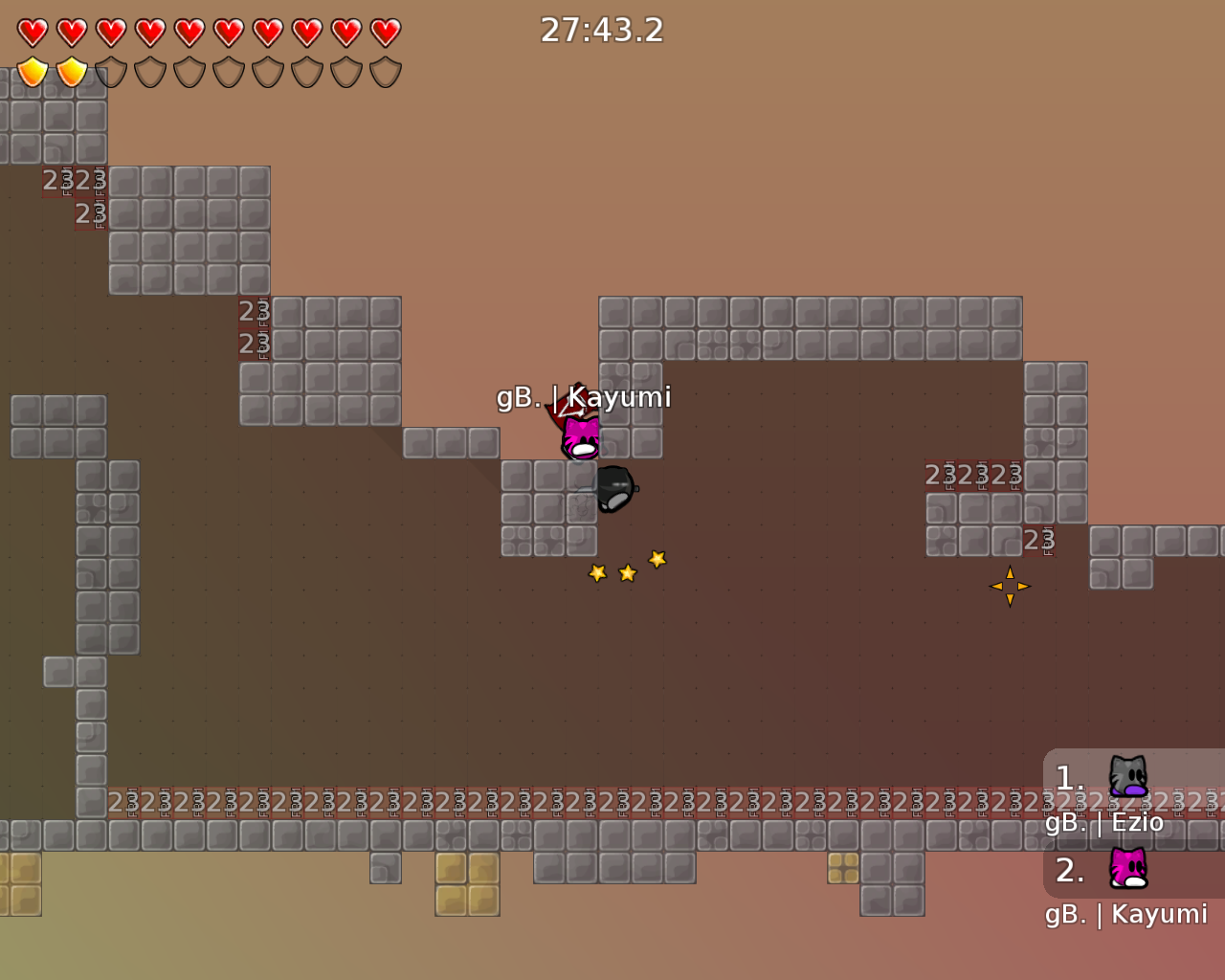Collect the rightmost star pickup

click(657, 558)
